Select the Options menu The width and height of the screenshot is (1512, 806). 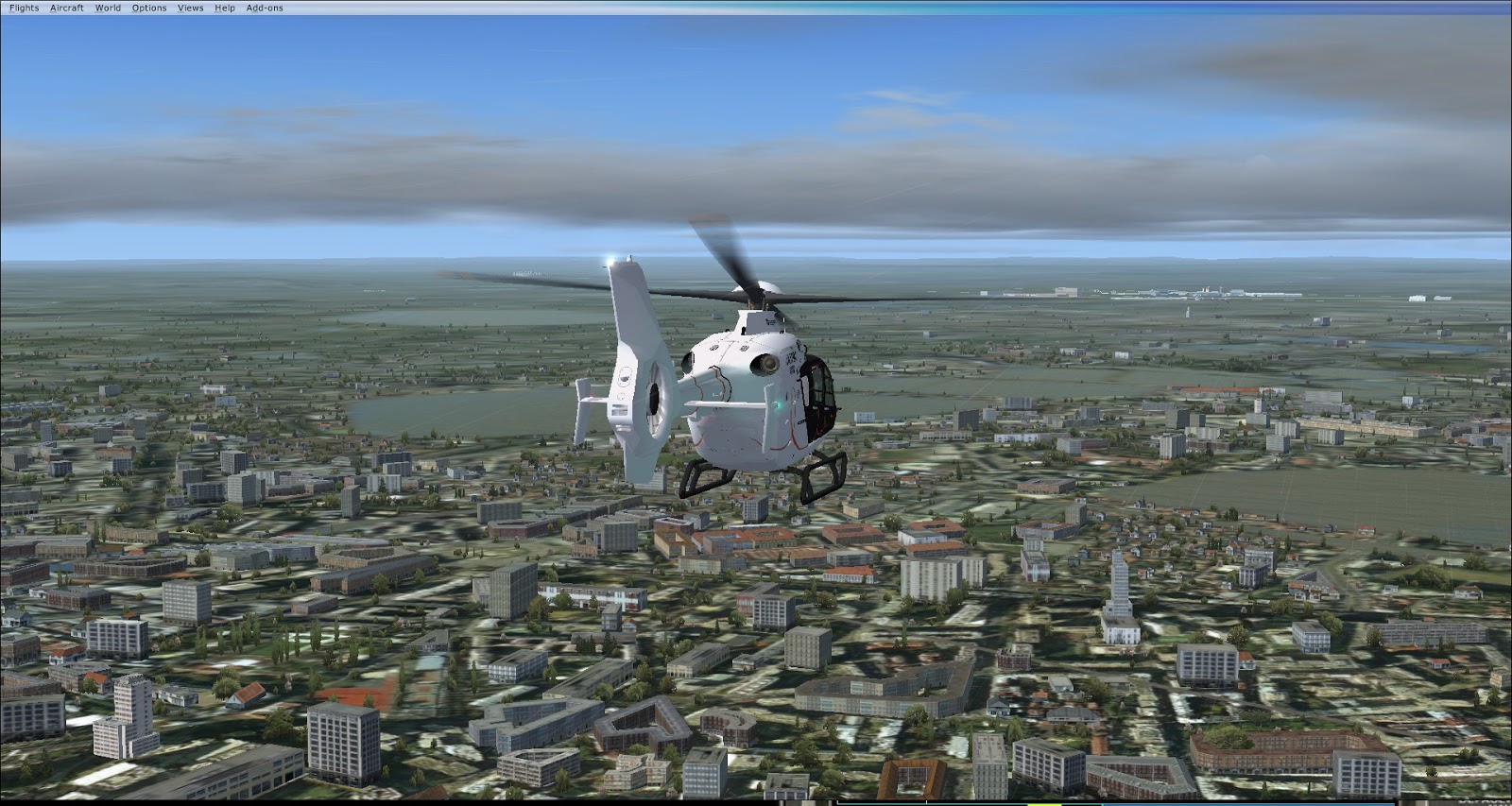click(x=149, y=8)
